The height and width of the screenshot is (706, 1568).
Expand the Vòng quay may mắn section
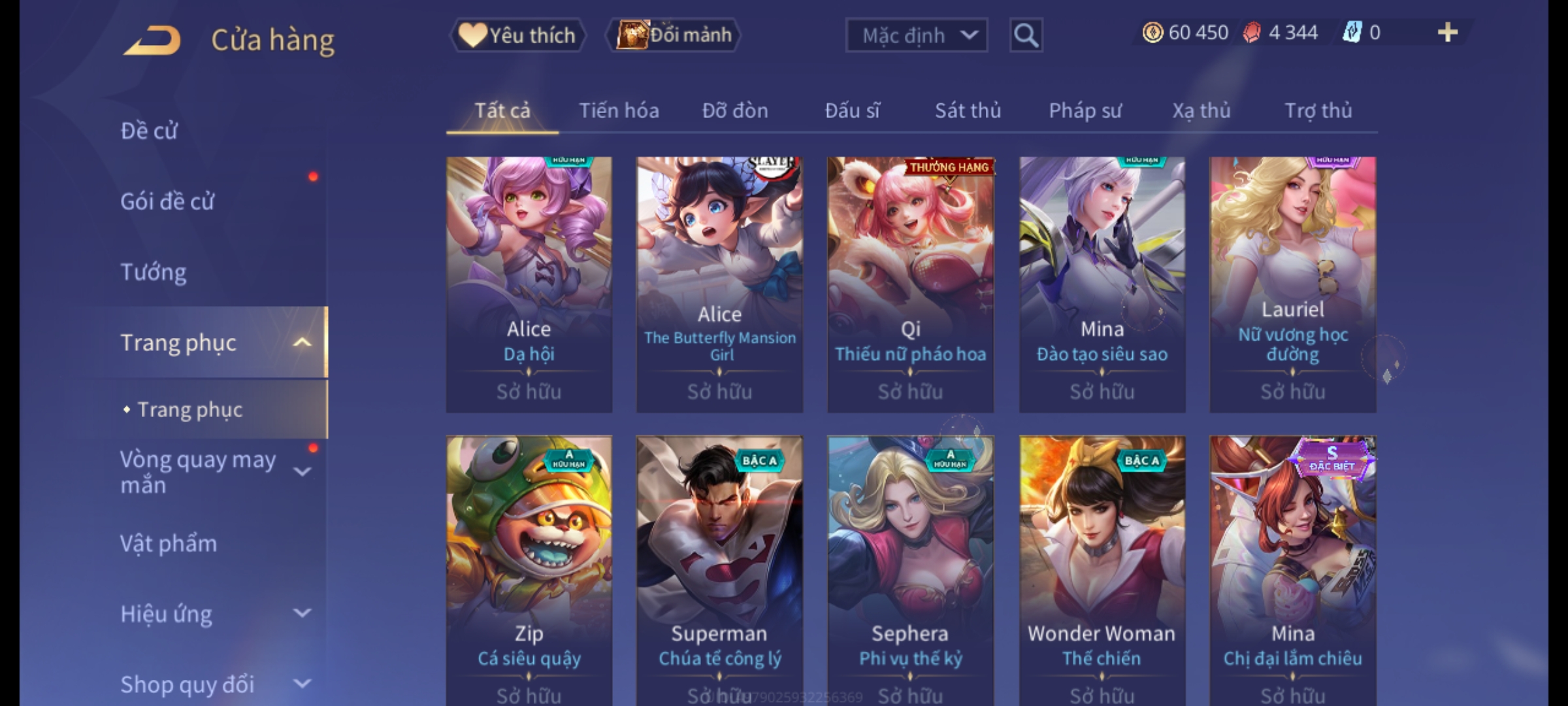(302, 472)
